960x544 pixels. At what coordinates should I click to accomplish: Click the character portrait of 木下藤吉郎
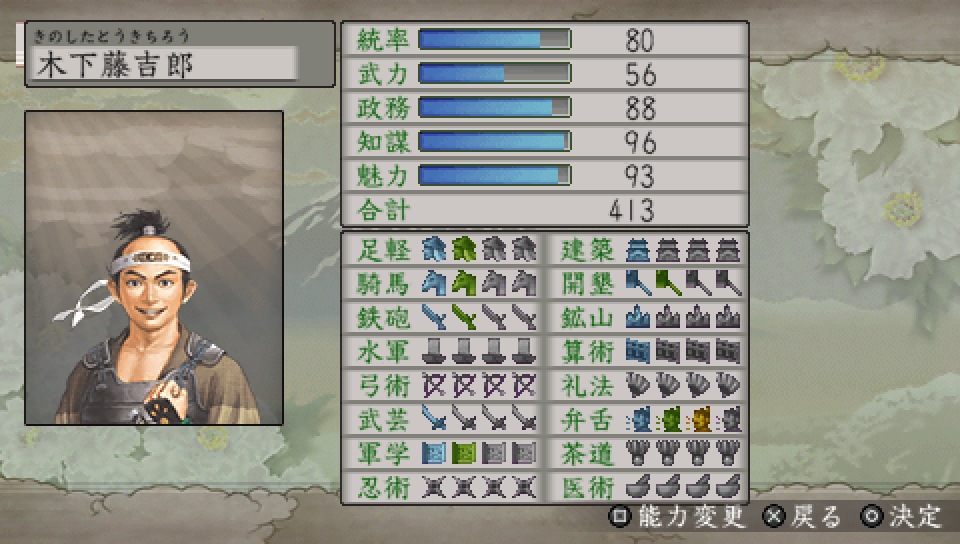coord(154,268)
